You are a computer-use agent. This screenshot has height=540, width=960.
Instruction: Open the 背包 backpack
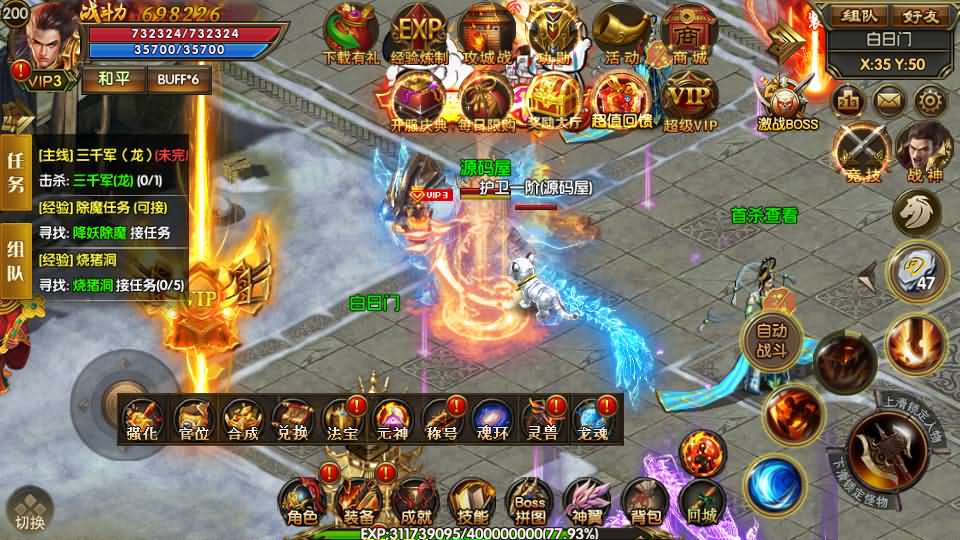click(x=645, y=500)
